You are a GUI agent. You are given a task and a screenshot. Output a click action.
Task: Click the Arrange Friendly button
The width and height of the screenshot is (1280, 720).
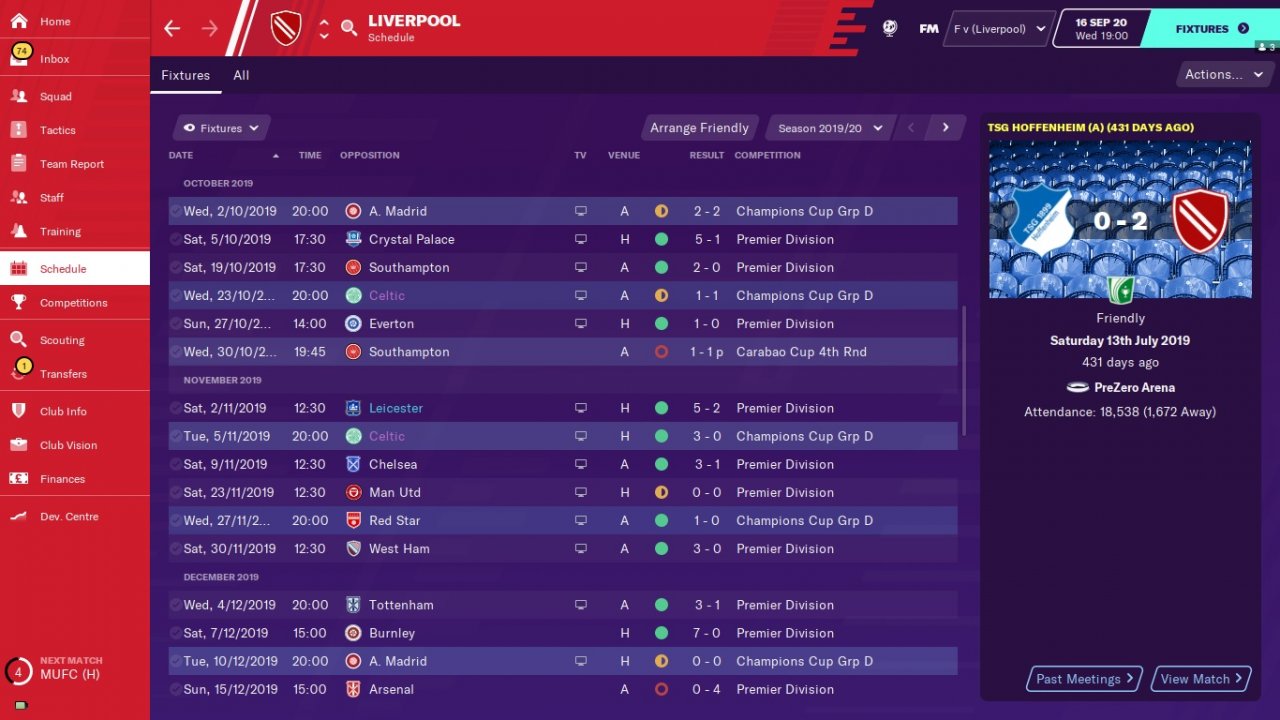coord(699,128)
